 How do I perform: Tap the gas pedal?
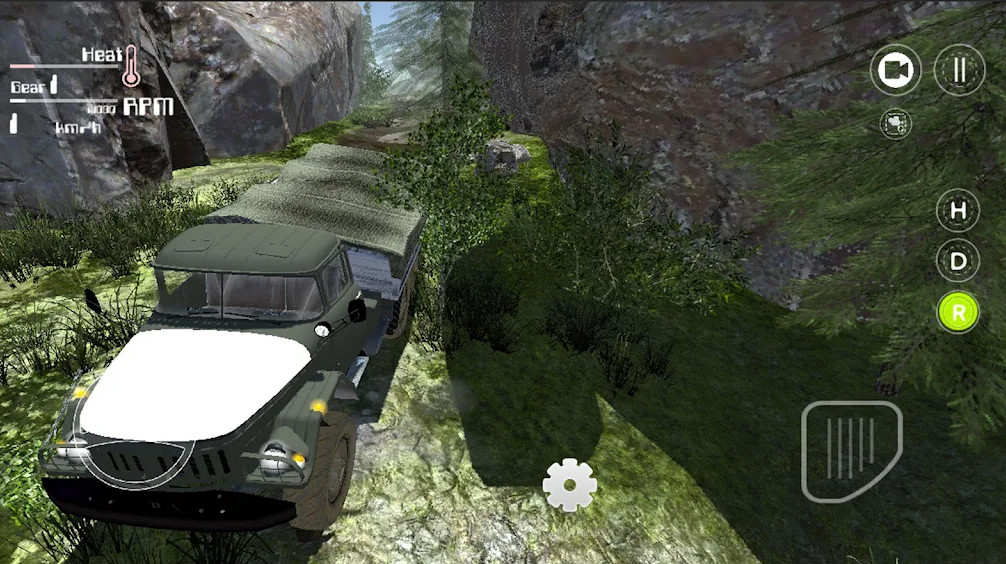(851, 450)
